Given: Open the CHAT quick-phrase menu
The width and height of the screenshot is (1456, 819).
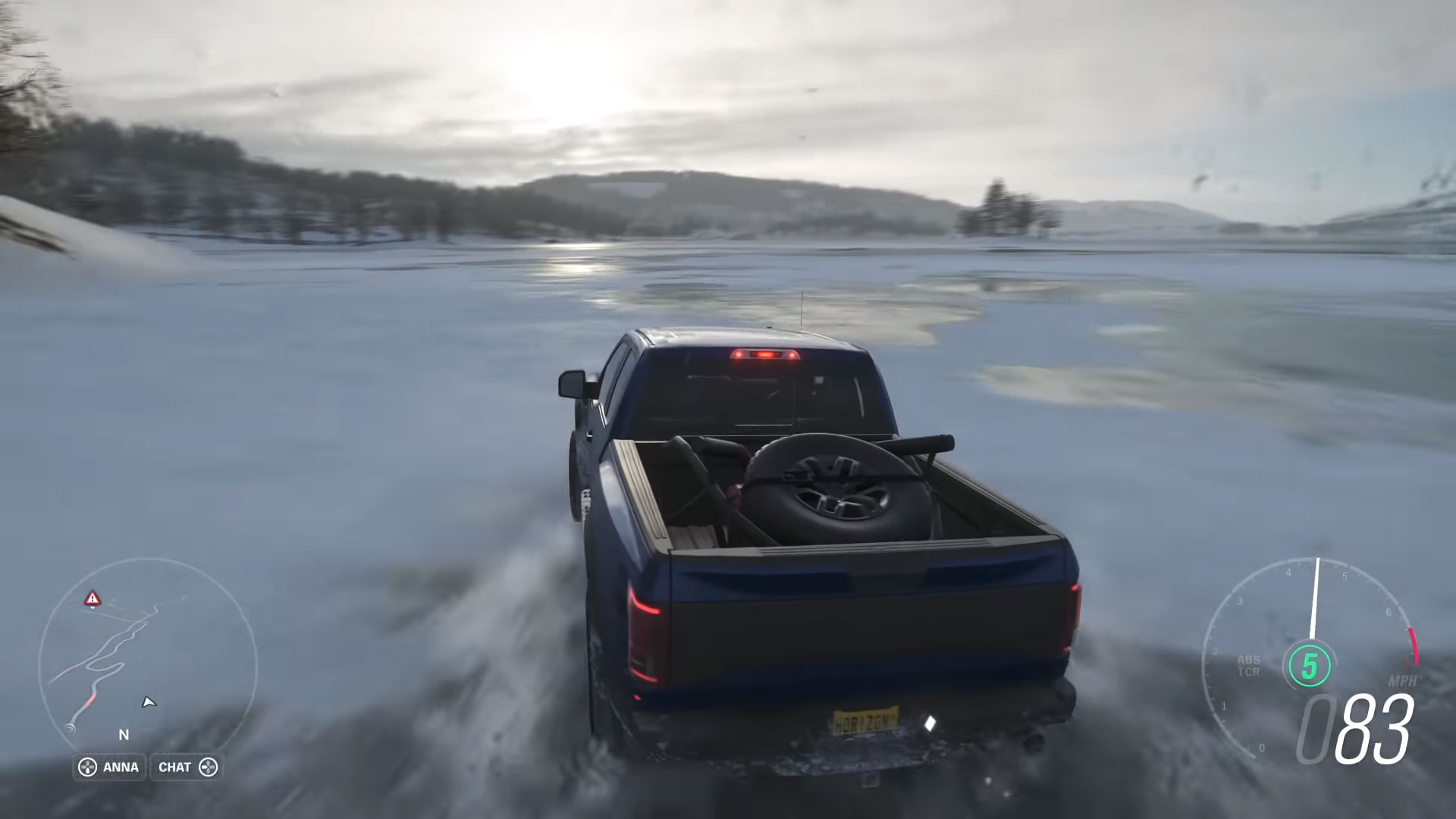Looking at the screenshot, I should (186, 767).
